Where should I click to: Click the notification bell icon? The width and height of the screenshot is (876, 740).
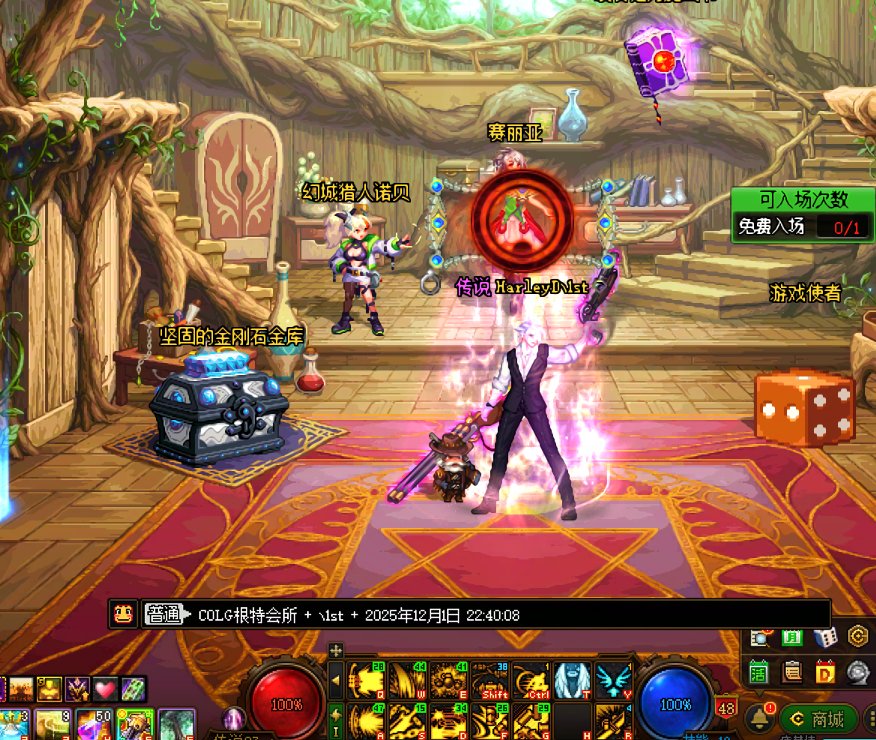760,717
